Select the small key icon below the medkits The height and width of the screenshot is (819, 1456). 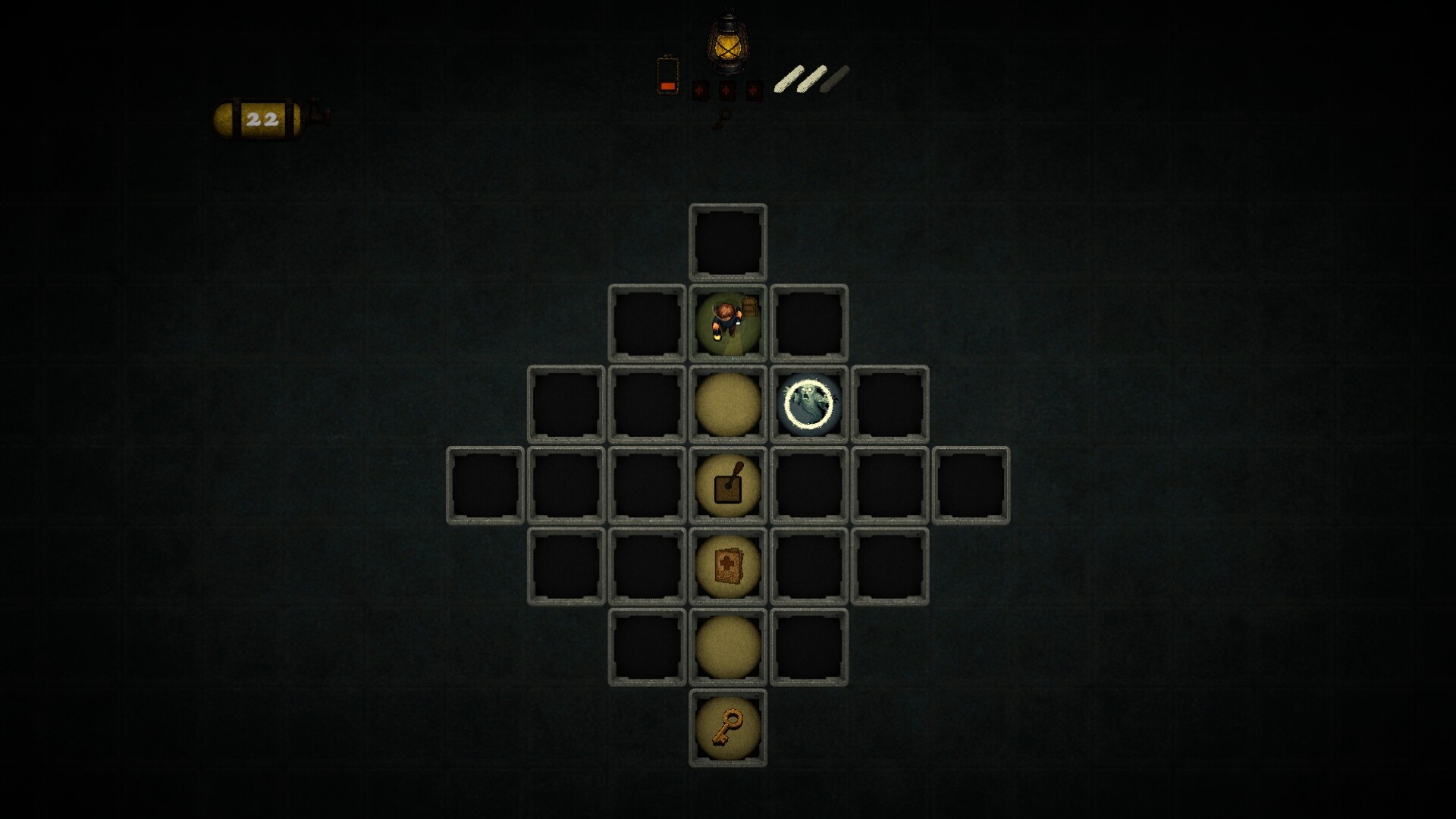(x=725, y=118)
